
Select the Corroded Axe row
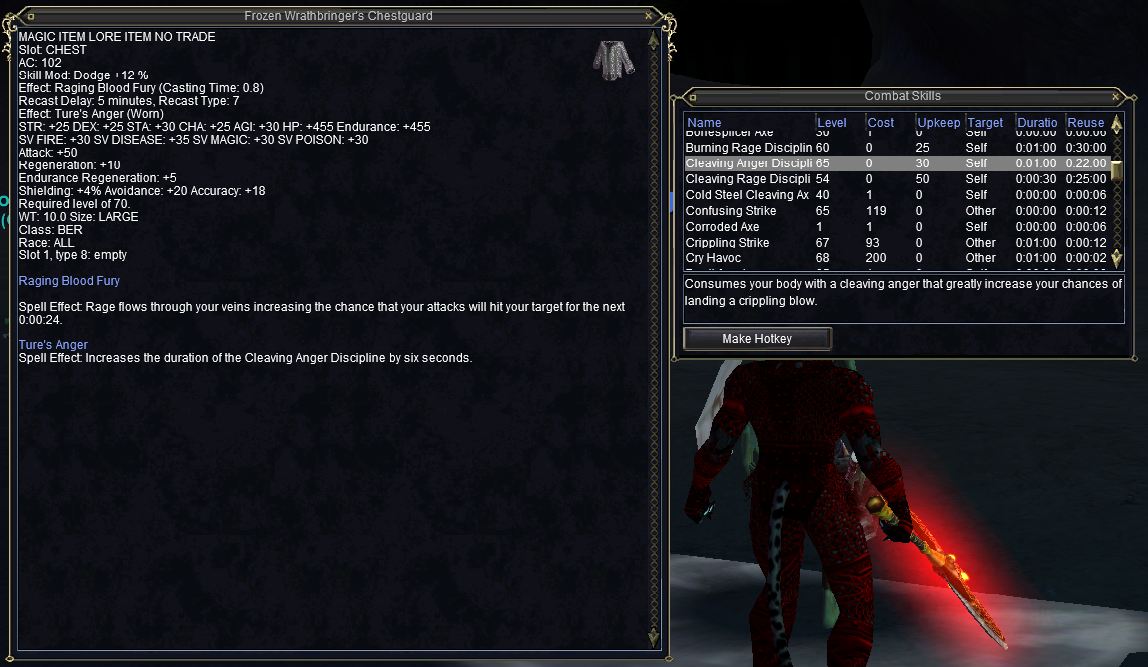tap(724, 227)
